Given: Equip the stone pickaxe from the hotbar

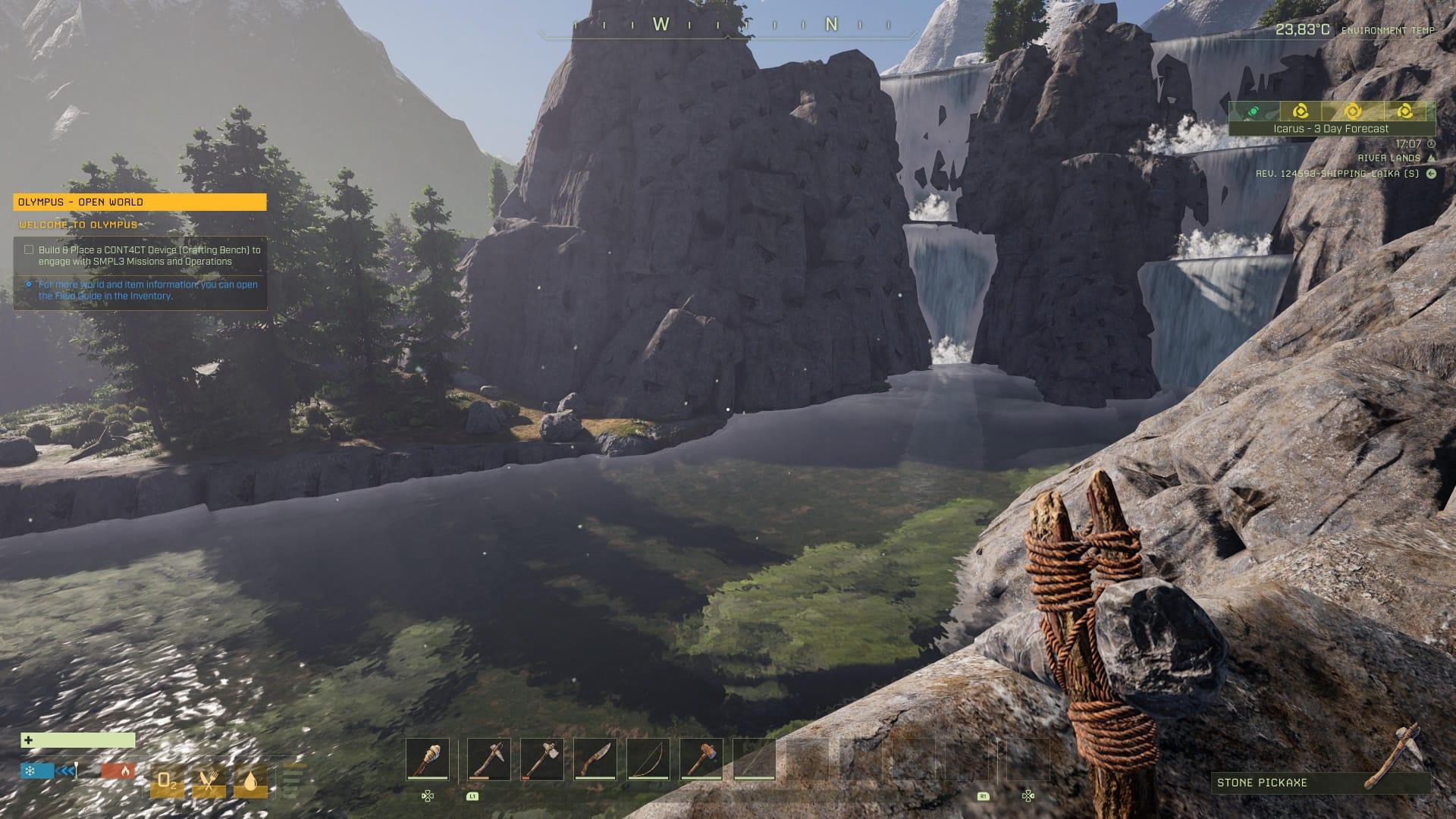Looking at the screenshot, I should [x=488, y=758].
